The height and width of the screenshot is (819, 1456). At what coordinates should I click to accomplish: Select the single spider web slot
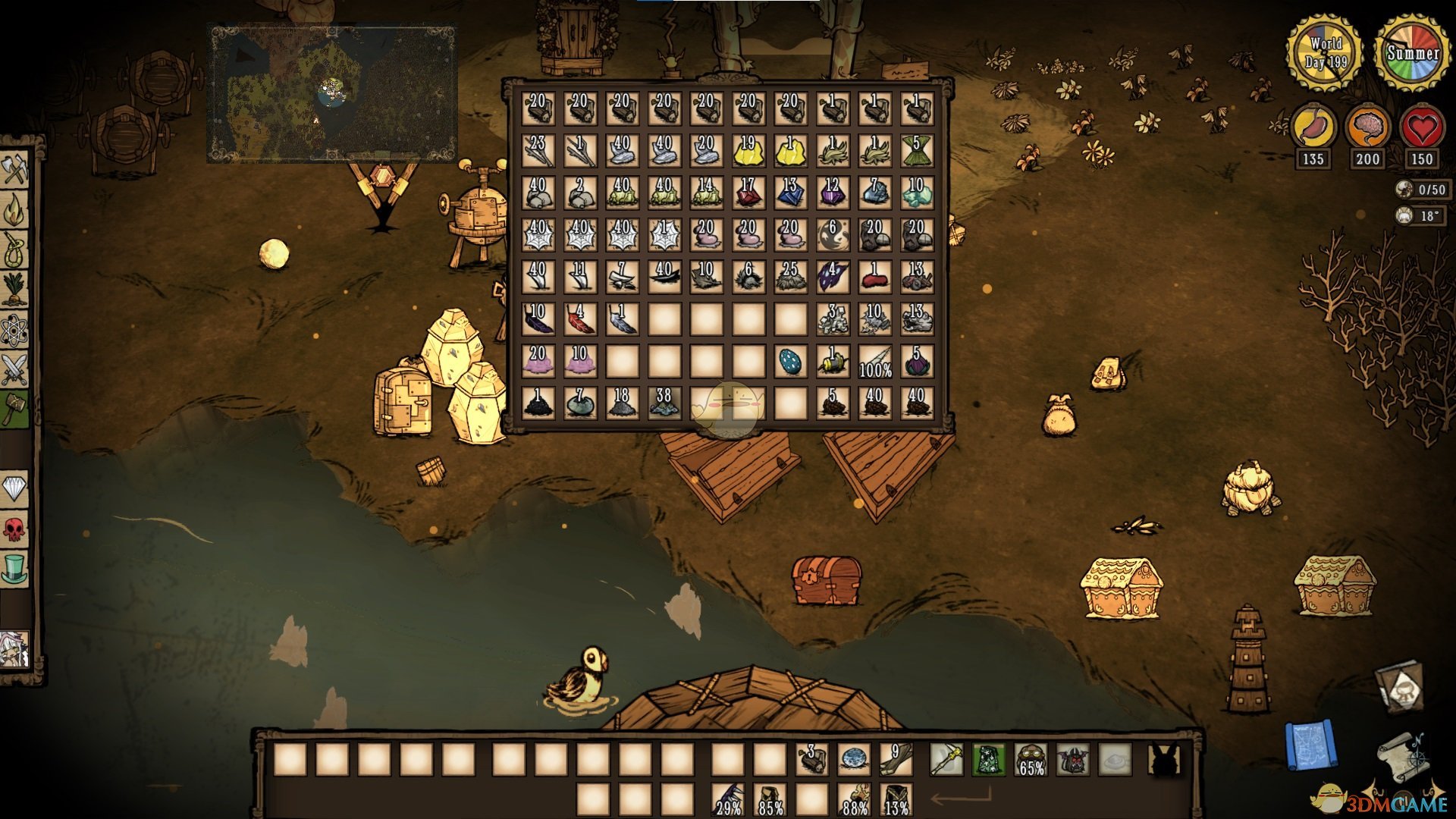click(664, 236)
